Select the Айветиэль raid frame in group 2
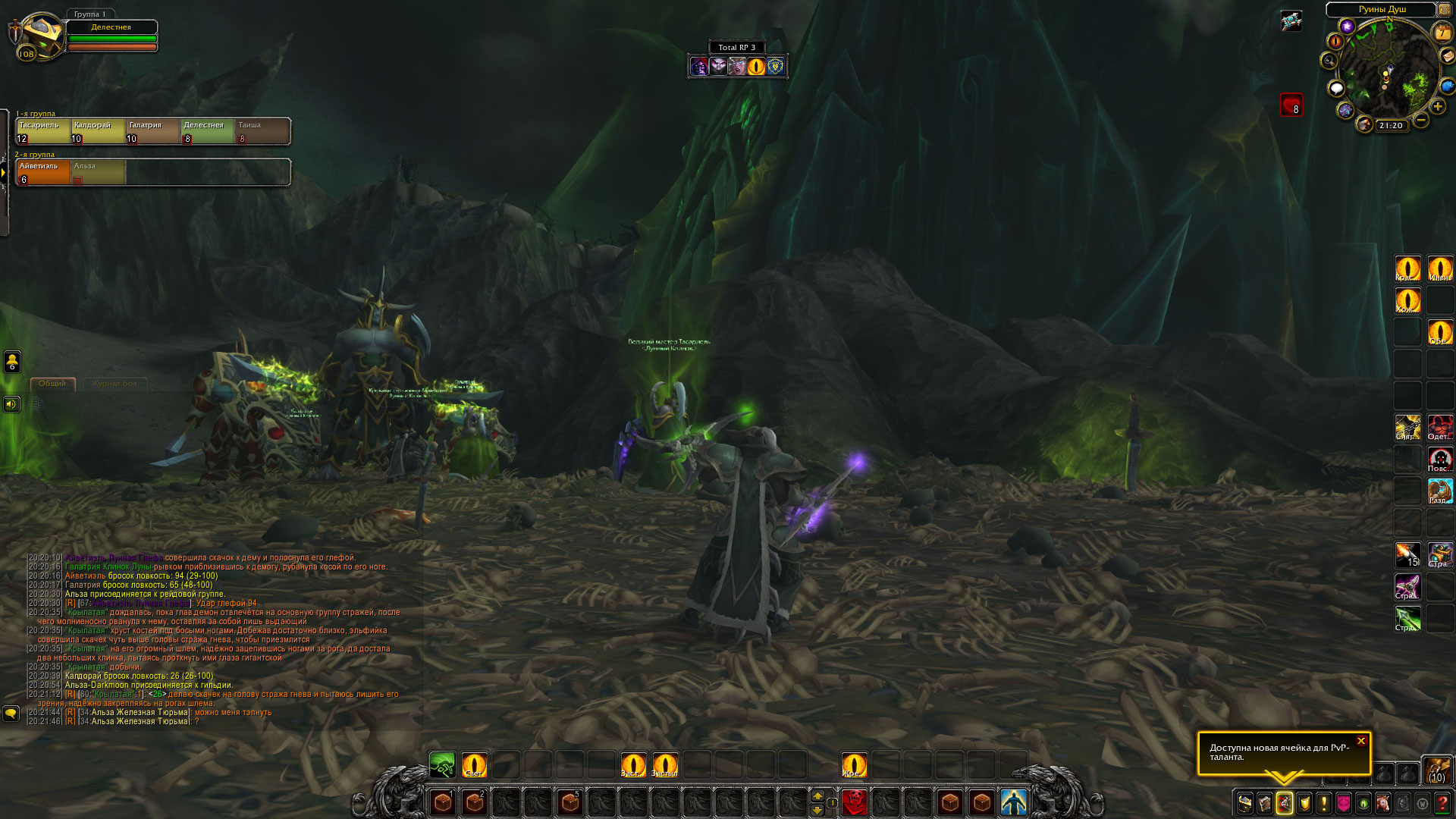The height and width of the screenshot is (819, 1456). pyautogui.click(x=44, y=172)
